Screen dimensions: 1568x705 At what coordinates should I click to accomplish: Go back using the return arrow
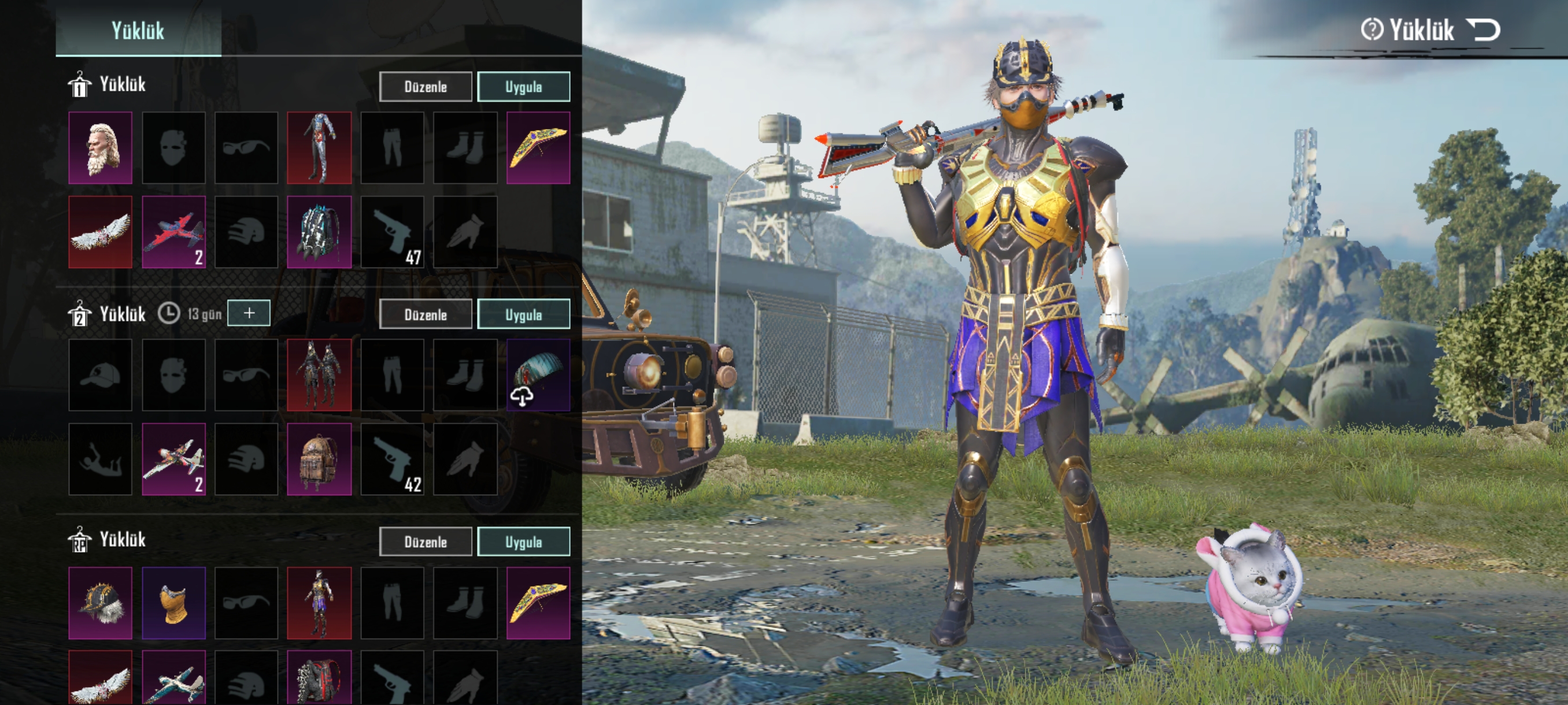tap(1484, 29)
